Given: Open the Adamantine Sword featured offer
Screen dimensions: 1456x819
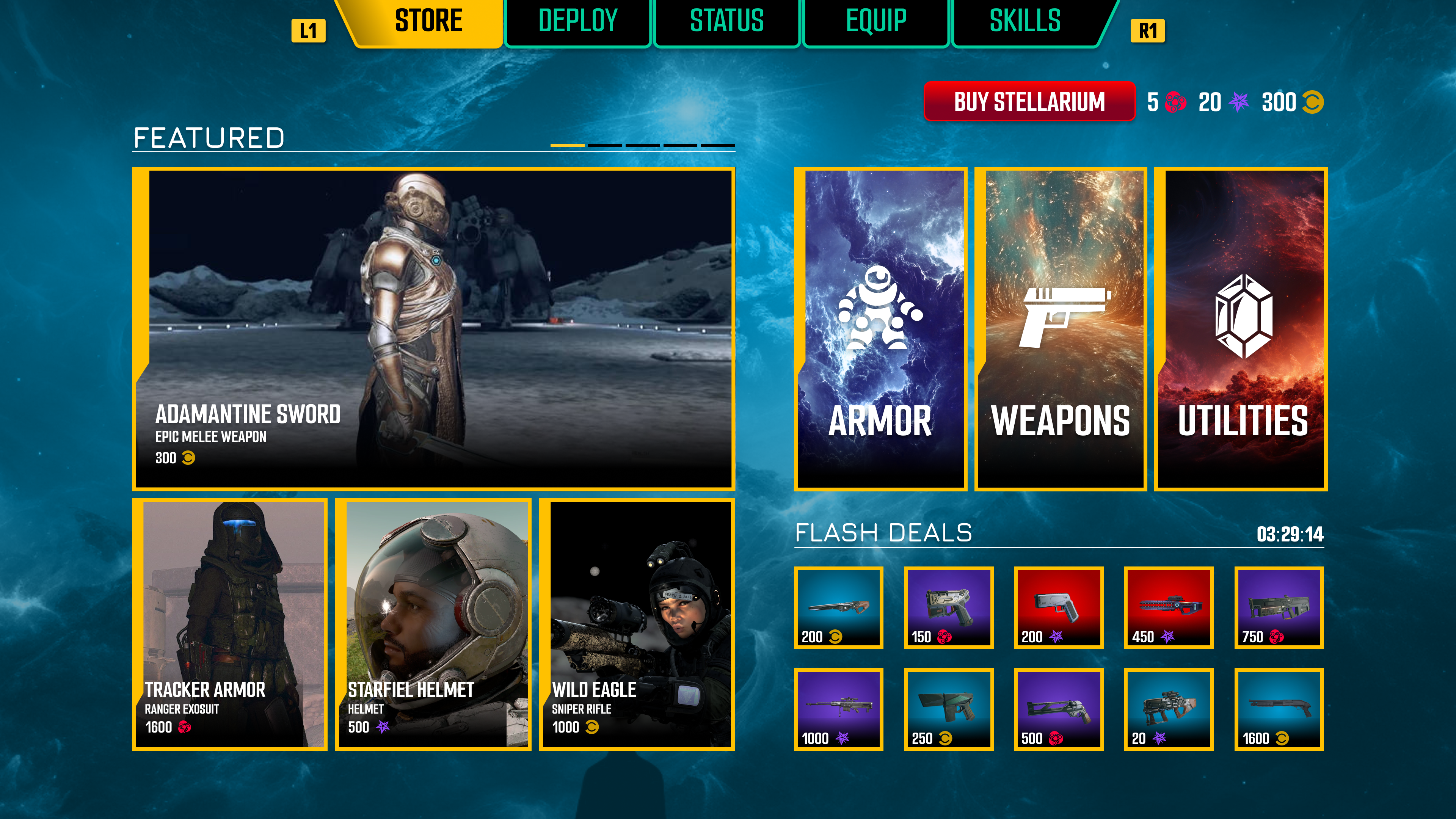Looking at the screenshot, I should 433,328.
